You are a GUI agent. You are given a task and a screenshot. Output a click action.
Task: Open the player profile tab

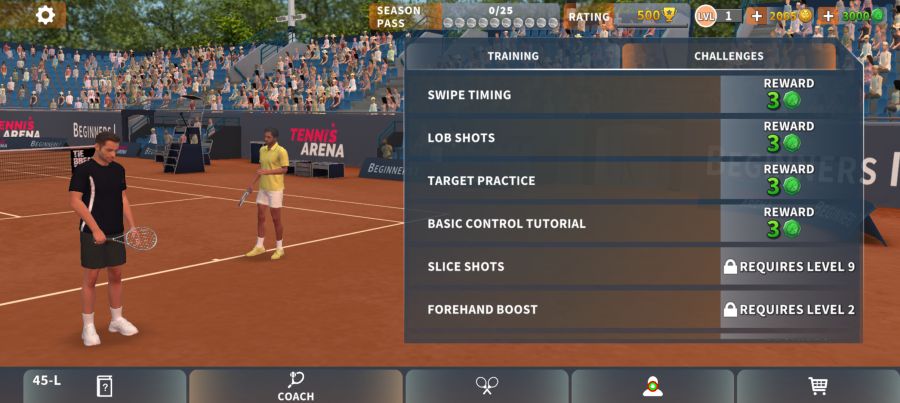coord(652,386)
